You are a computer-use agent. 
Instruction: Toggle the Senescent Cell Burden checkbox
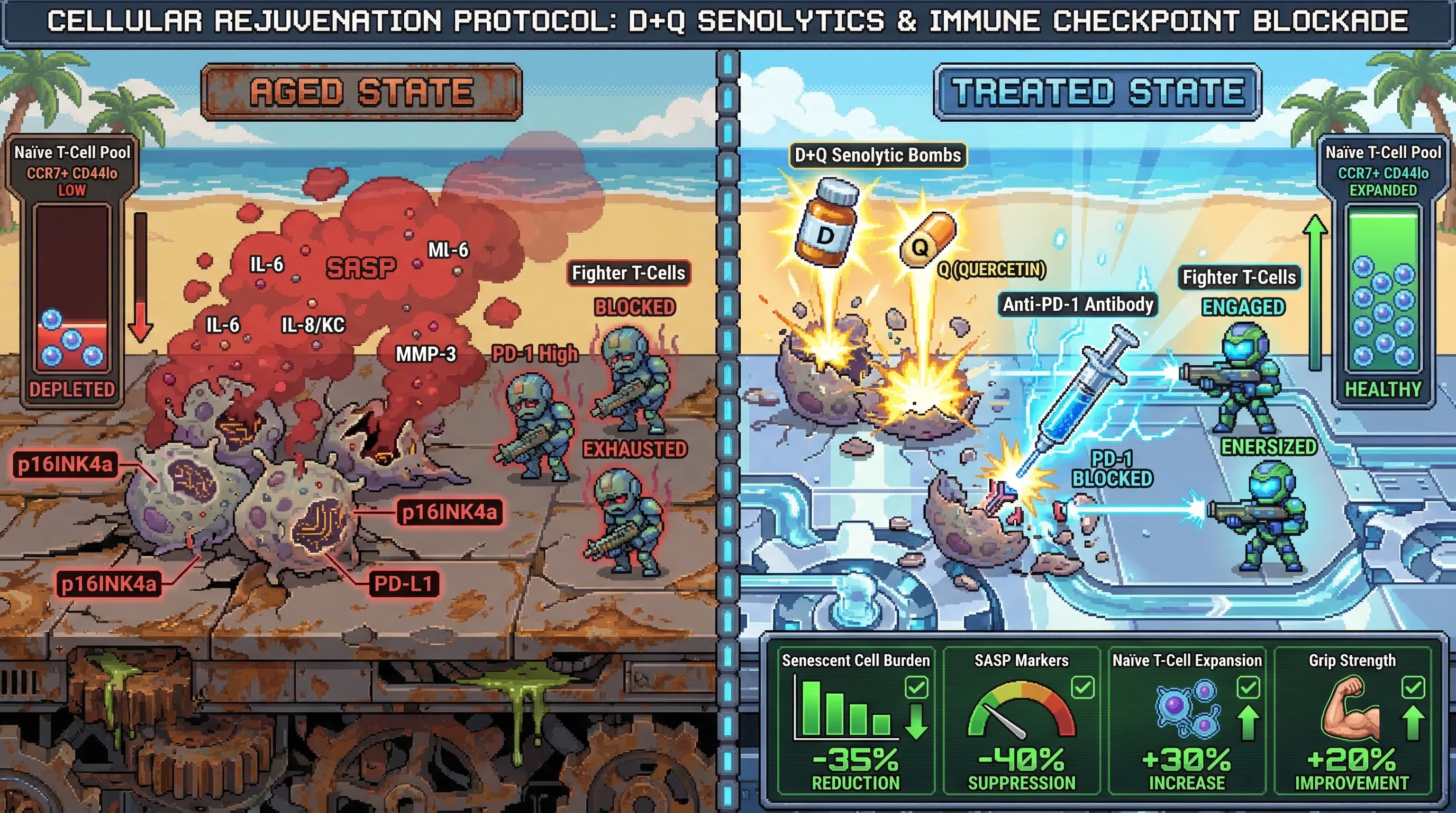[x=916, y=688]
